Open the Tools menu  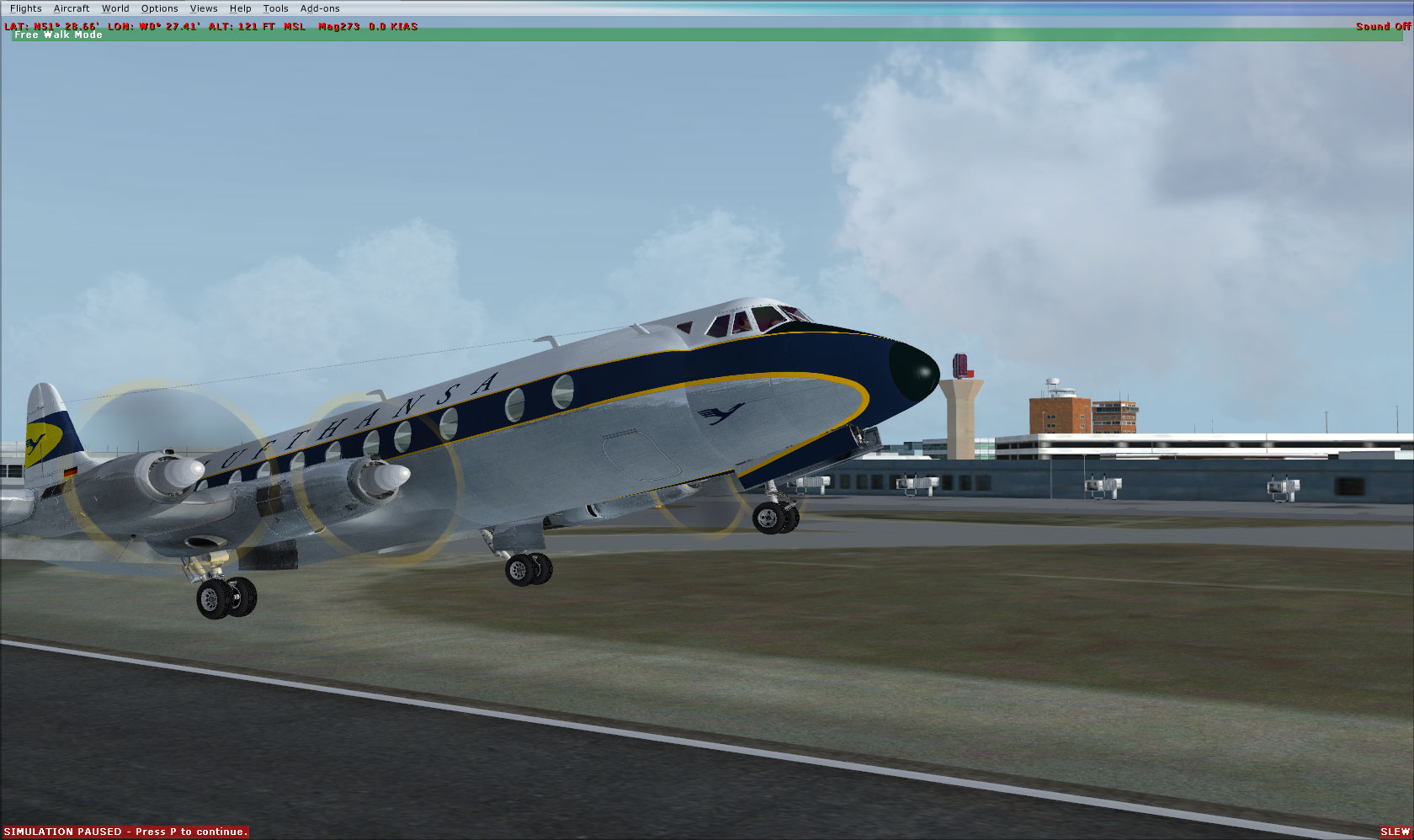point(275,8)
